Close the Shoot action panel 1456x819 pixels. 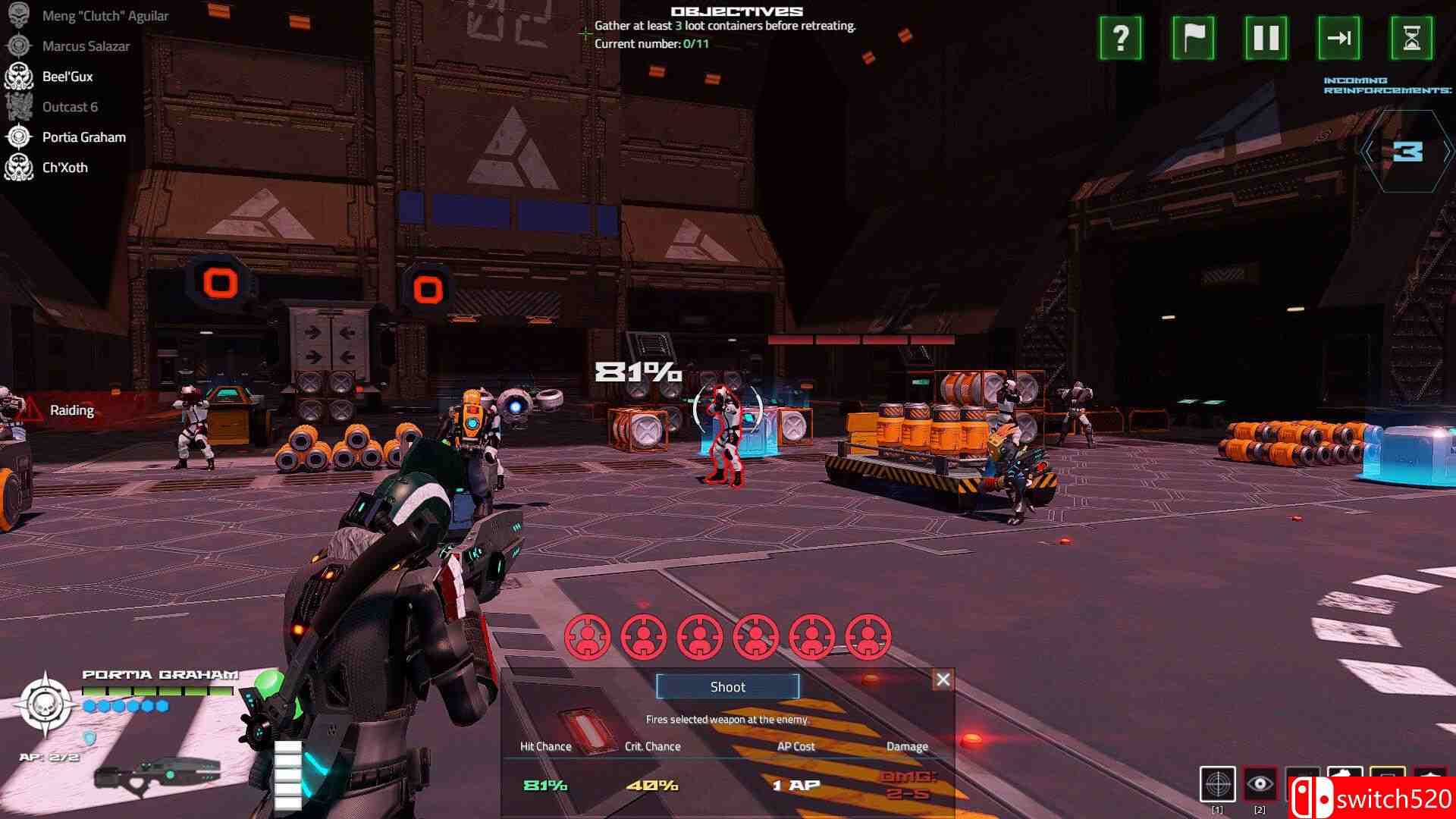coord(943,679)
